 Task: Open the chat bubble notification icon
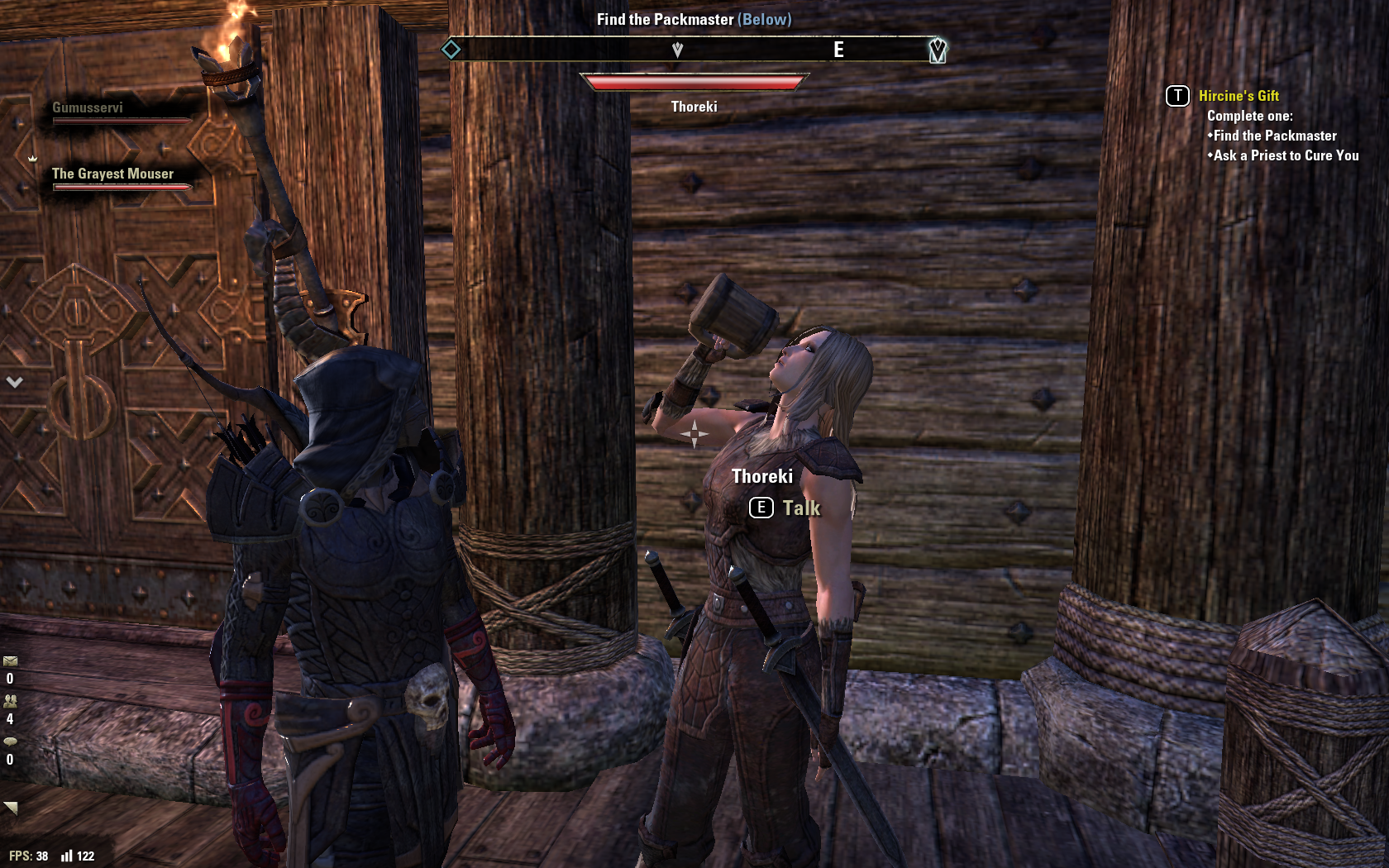tap(10, 742)
